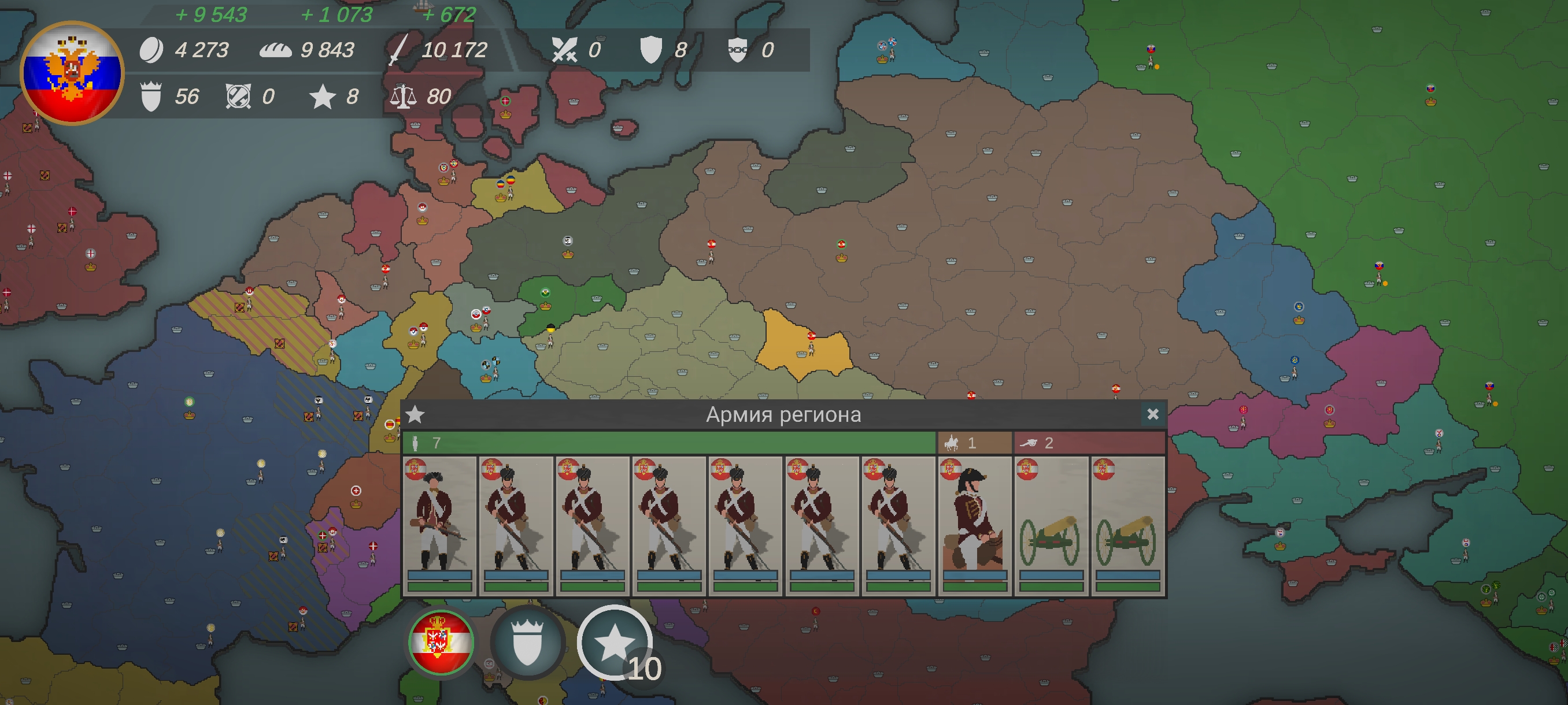Close the region army panel
The width and height of the screenshot is (1568, 705).
[x=1152, y=414]
